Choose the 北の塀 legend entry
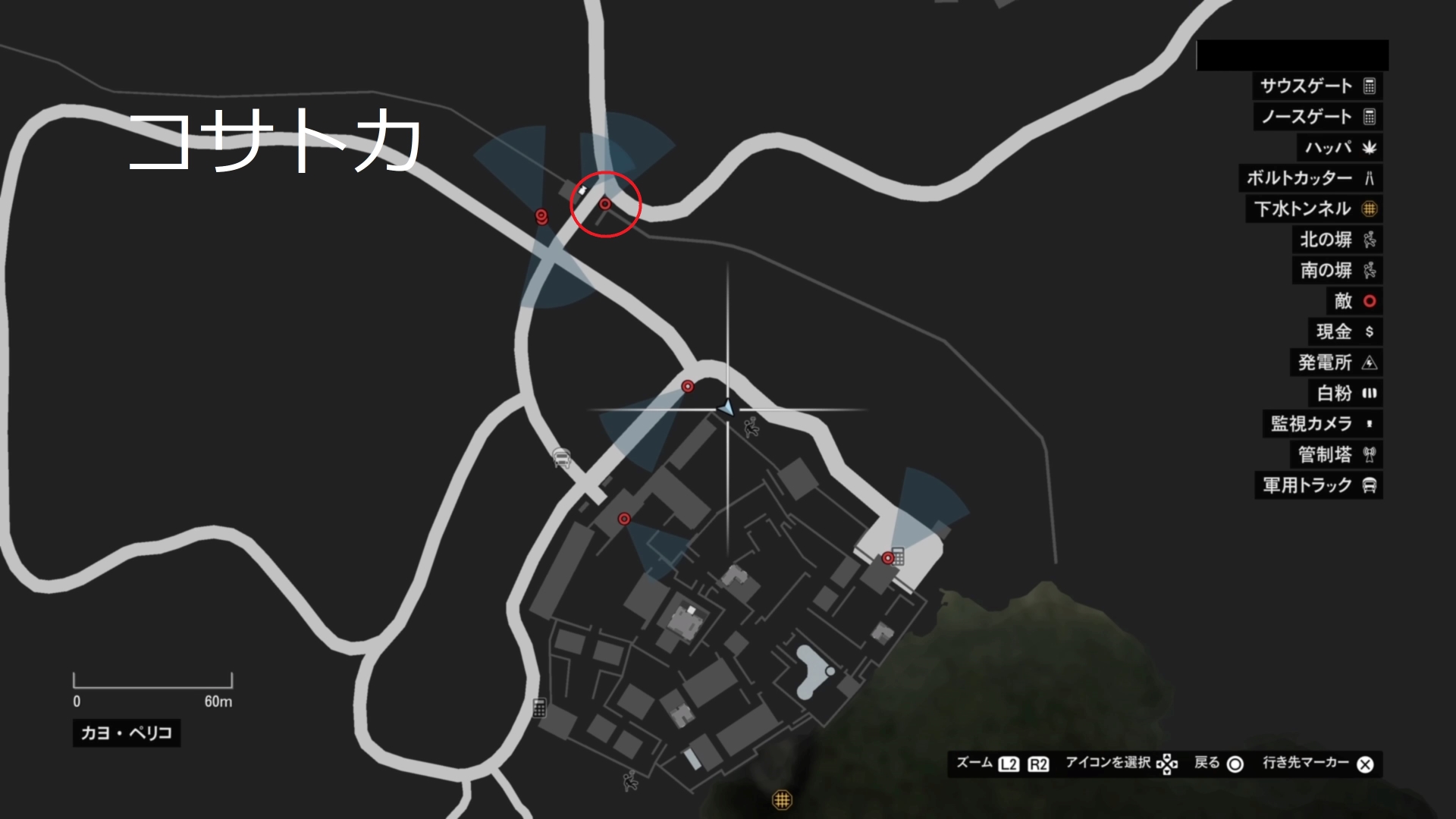 tap(1337, 240)
